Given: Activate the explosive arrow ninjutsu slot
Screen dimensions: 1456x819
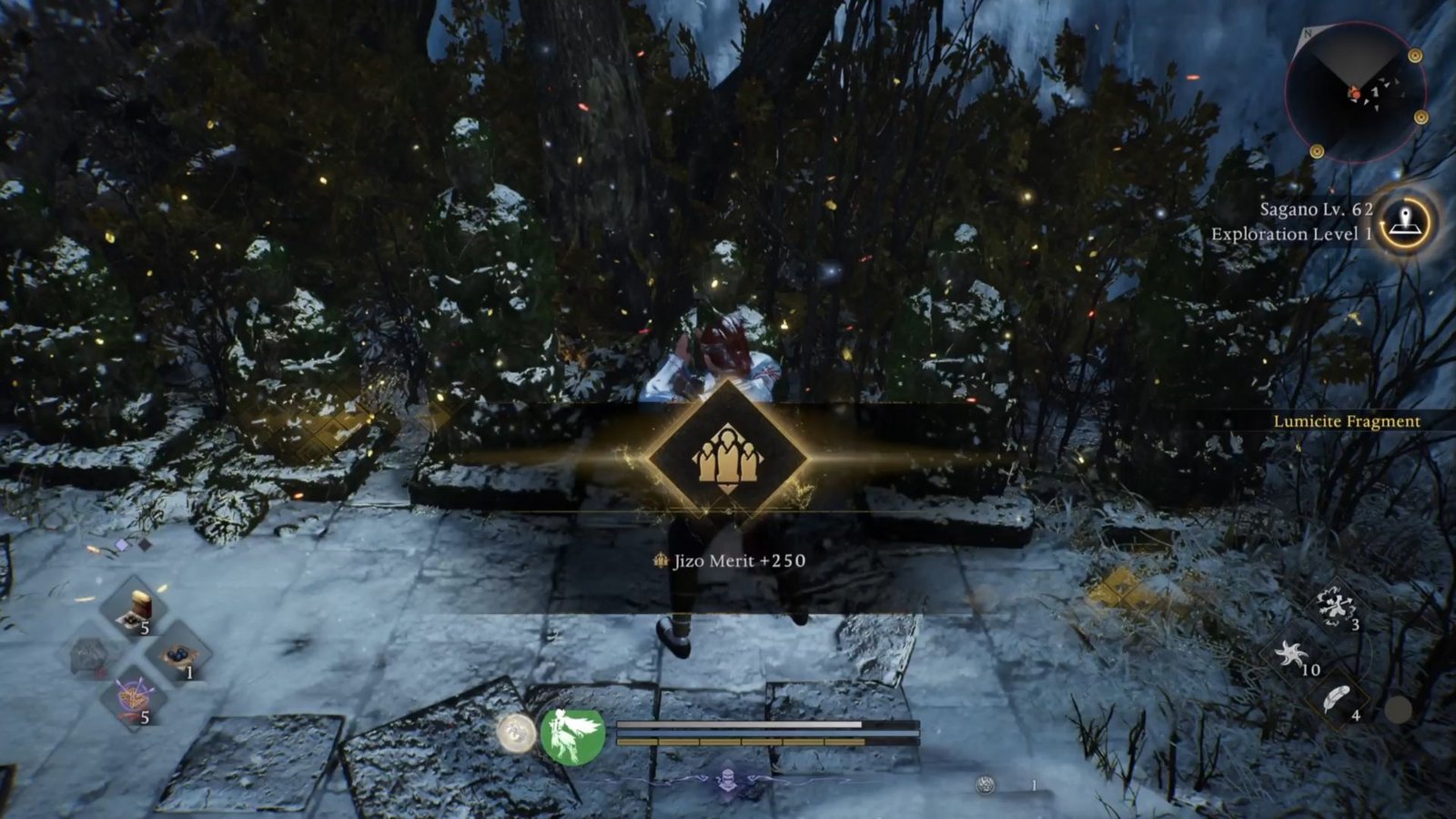Looking at the screenshot, I should 1335,607.
